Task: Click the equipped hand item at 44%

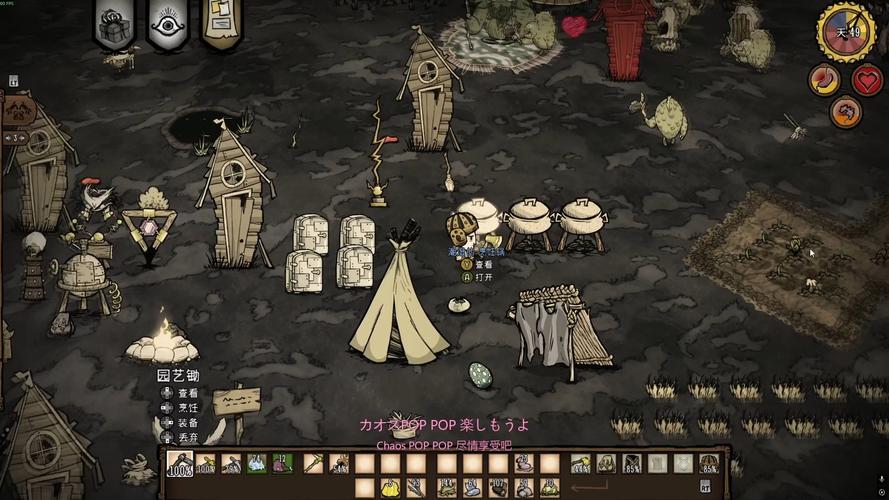Action: click(580, 464)
